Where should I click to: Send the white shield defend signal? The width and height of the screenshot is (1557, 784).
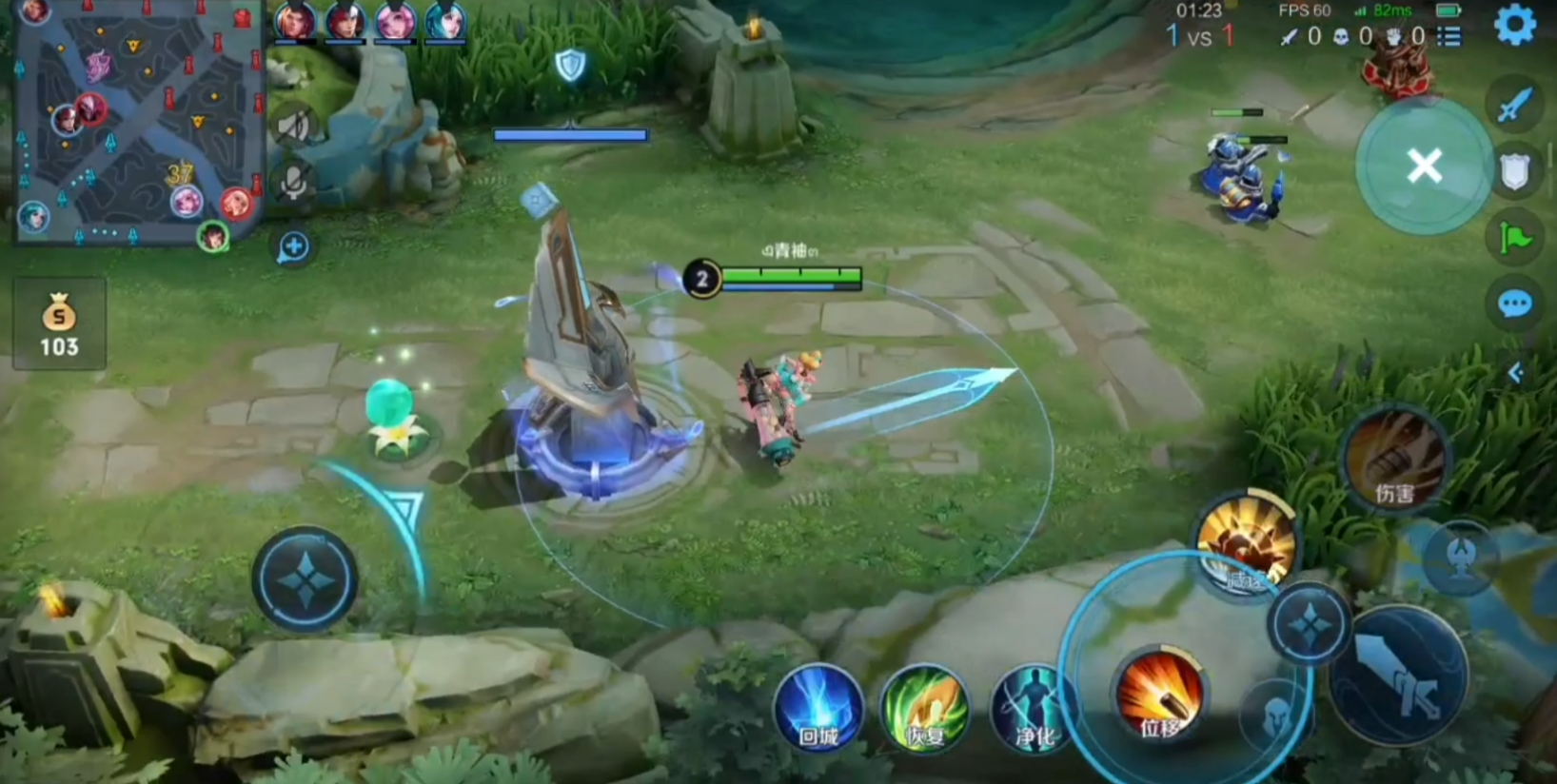[x=1514, y=172]
